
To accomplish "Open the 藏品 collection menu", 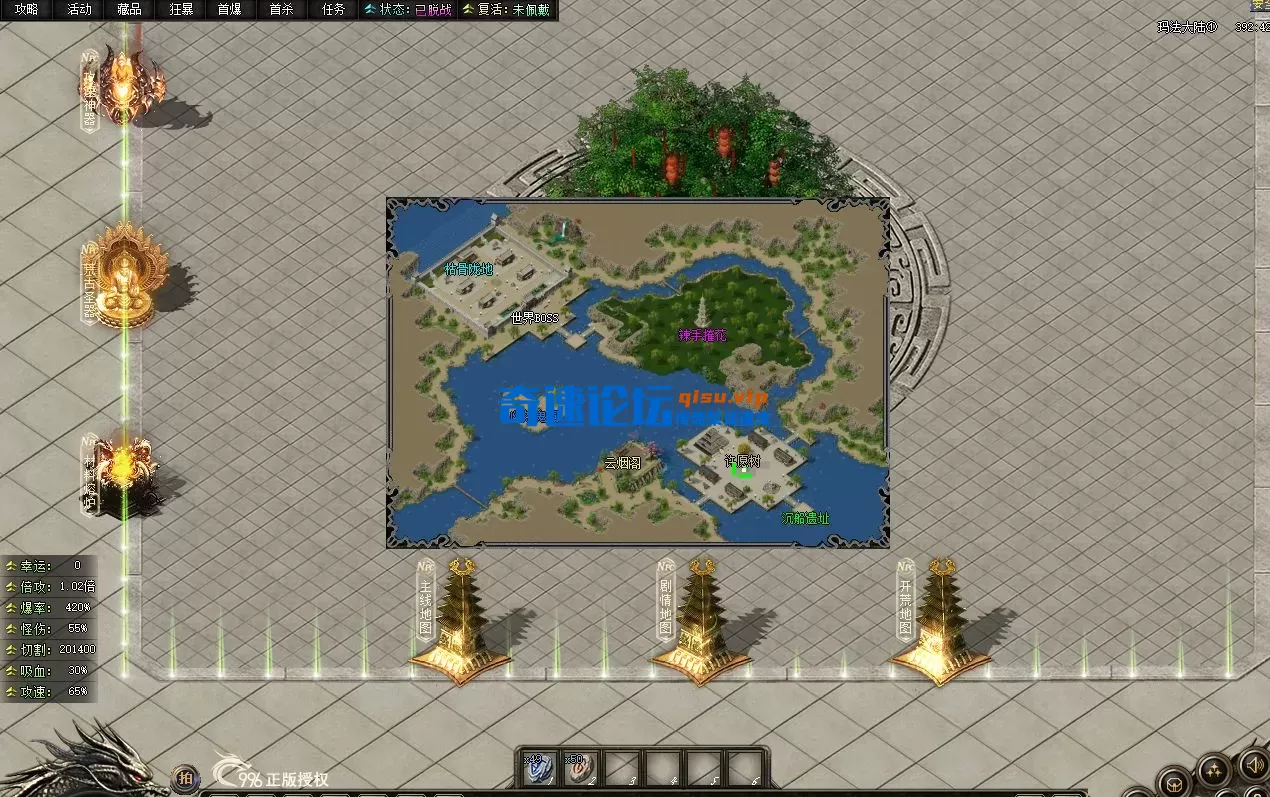I will [x=129, y=10].
